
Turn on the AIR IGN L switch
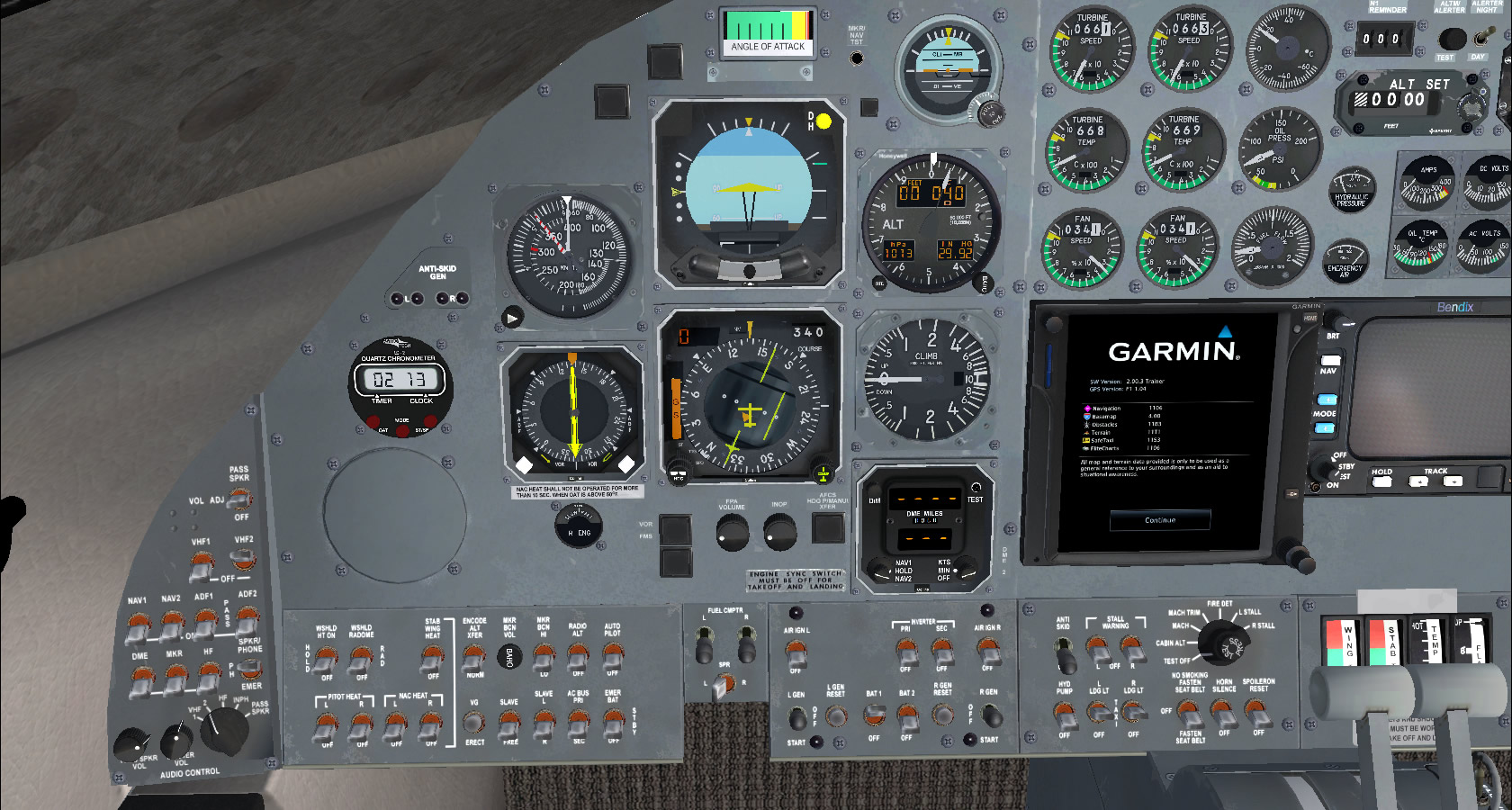pos(796,653)
